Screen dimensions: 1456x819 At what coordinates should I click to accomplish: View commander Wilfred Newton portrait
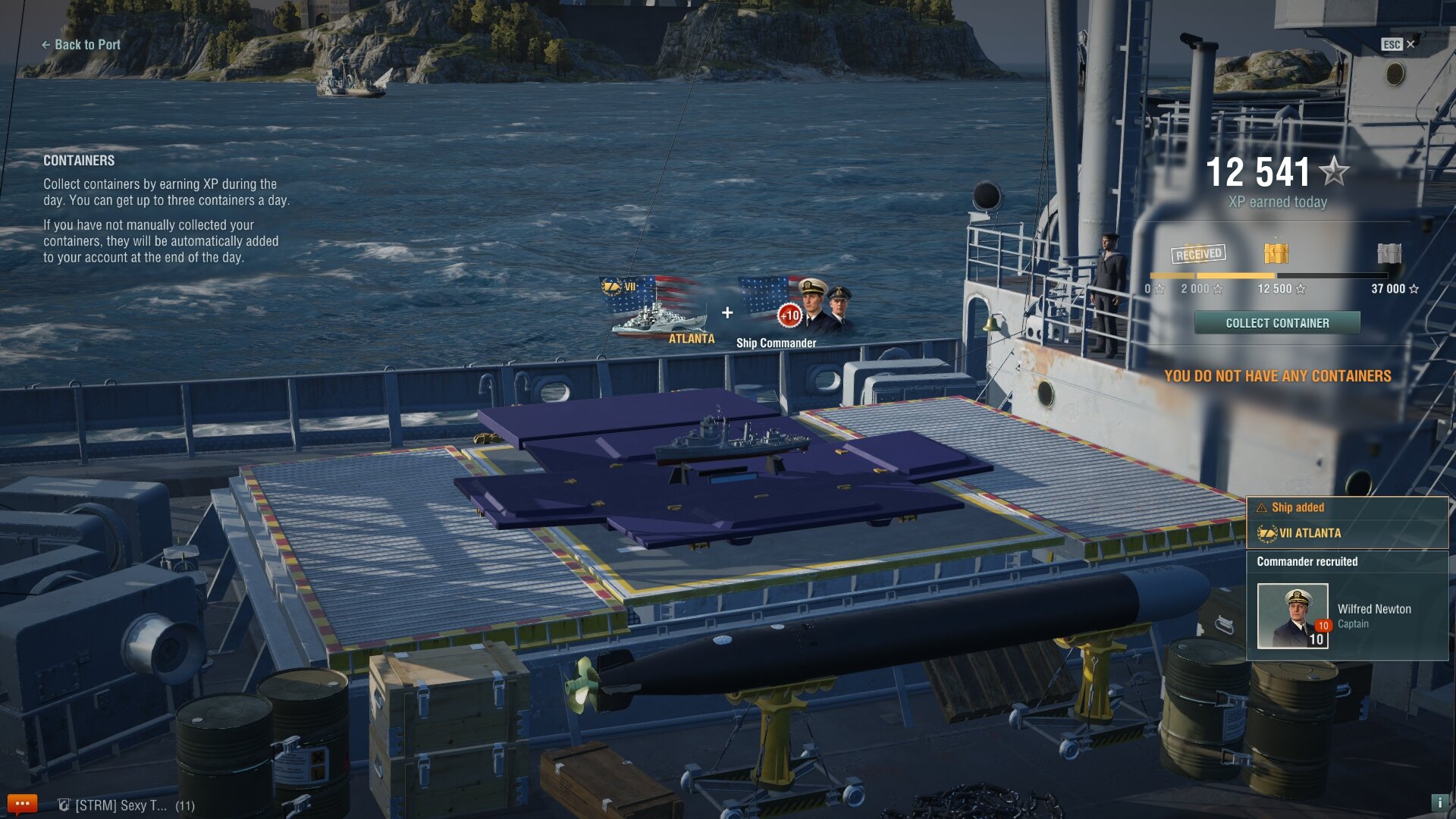1292,615
